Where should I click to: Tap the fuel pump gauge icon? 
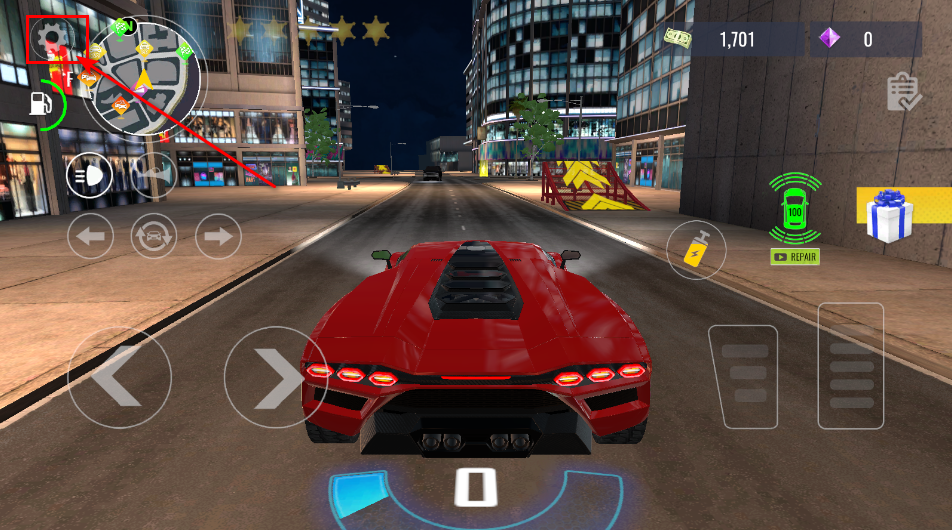tap(40, 103)
